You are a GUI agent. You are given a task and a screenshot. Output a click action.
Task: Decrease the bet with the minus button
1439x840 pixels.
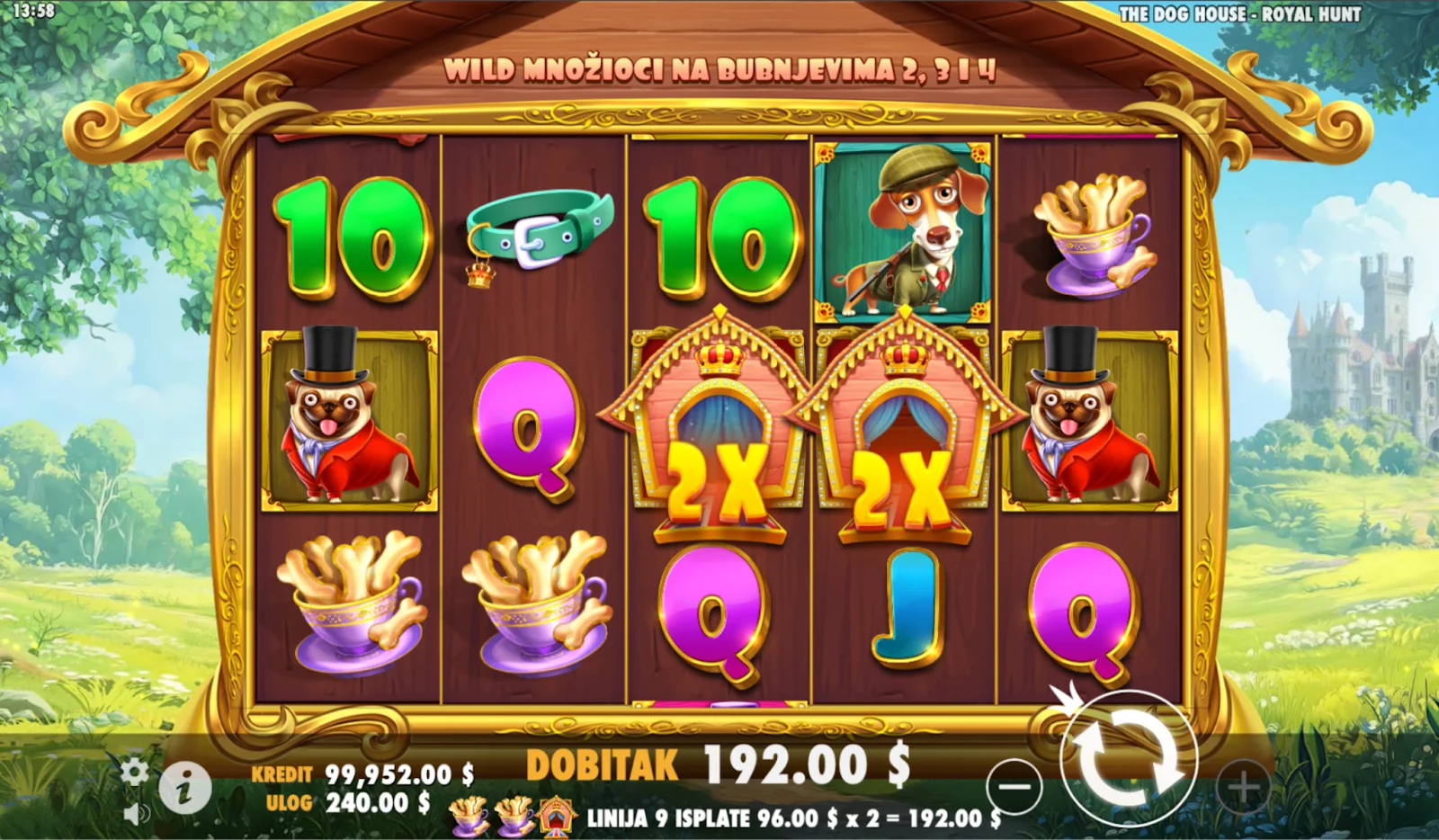coord(1014,787)
